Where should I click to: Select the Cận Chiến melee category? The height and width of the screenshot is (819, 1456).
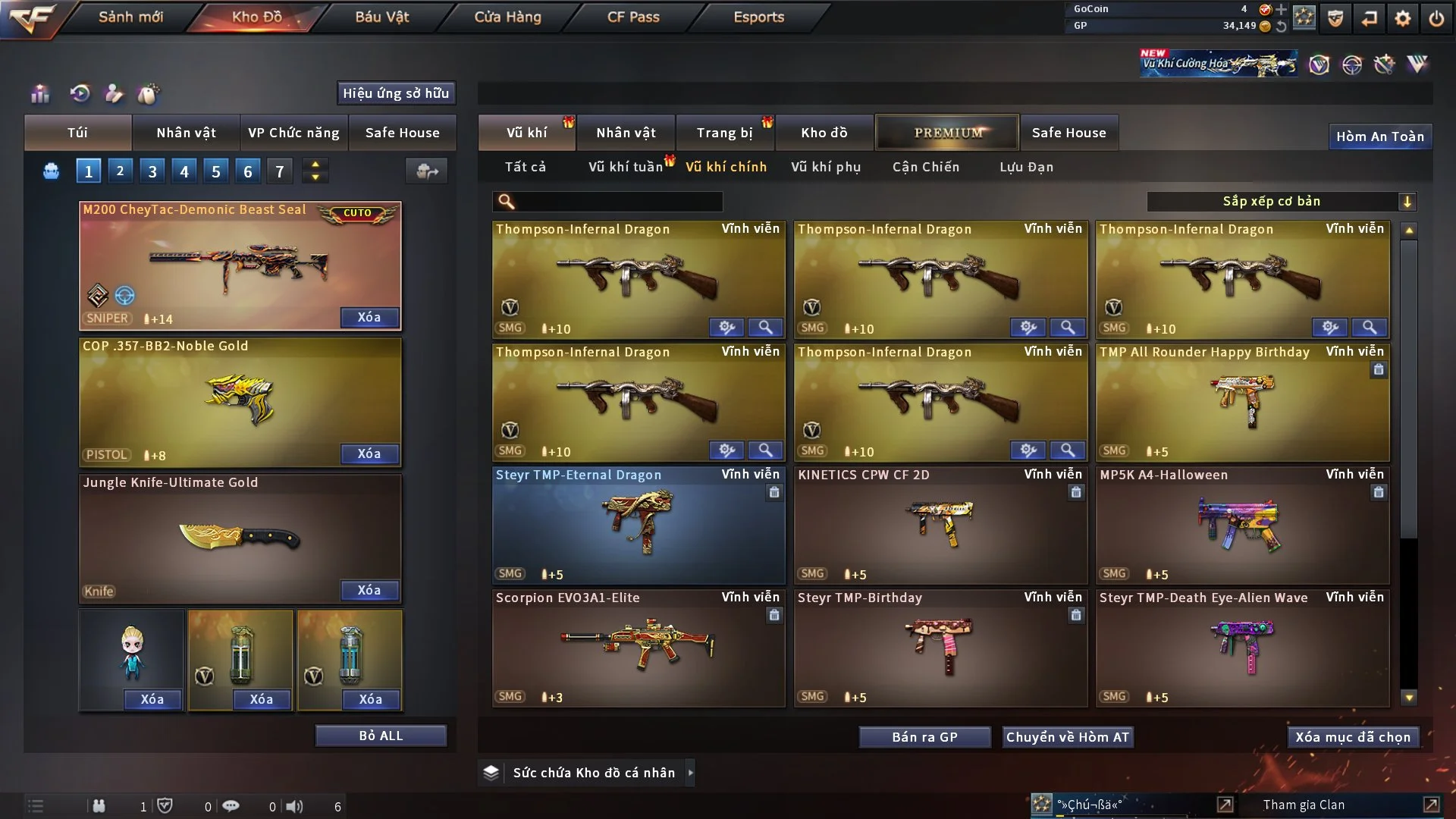coord(925,167)
